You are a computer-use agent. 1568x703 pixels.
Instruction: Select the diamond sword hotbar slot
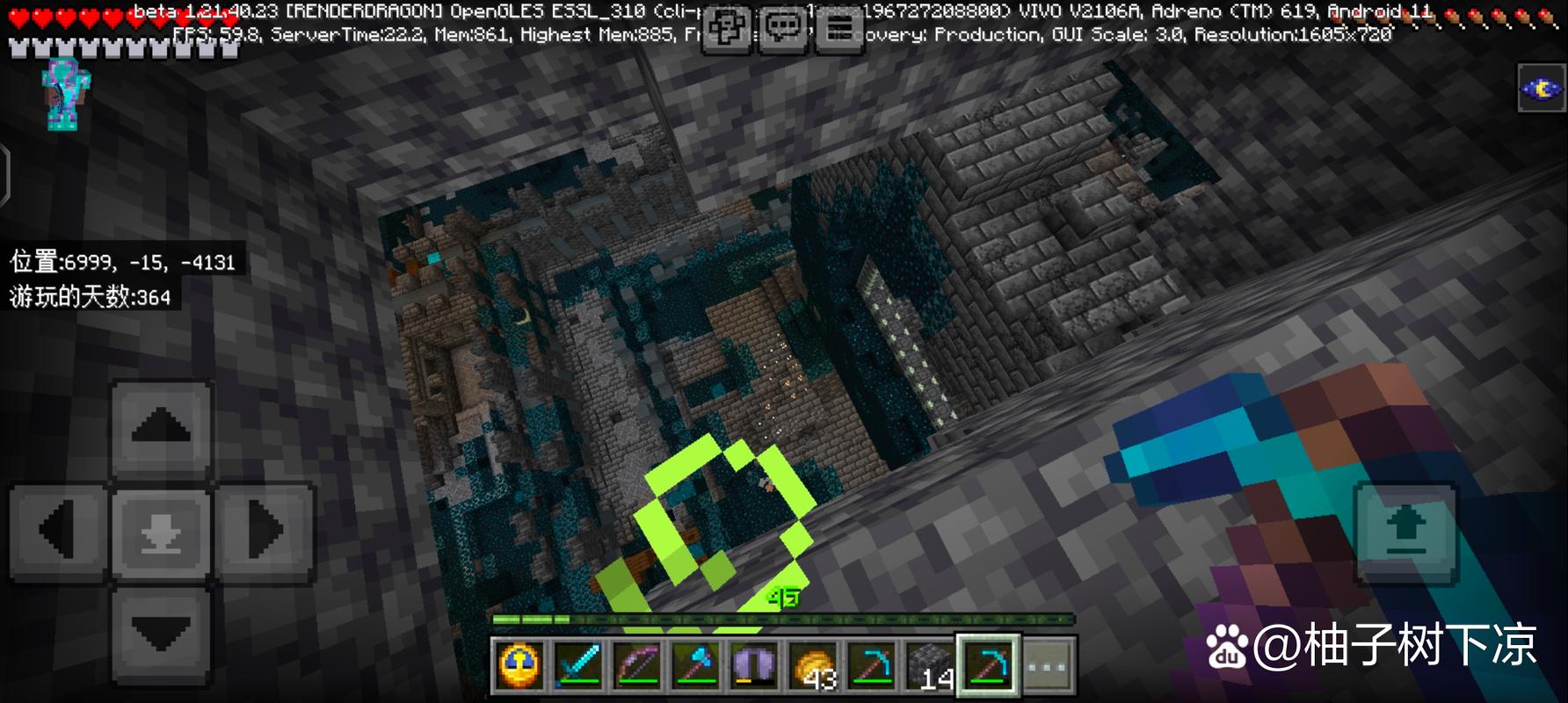click(x=578, y=665)
